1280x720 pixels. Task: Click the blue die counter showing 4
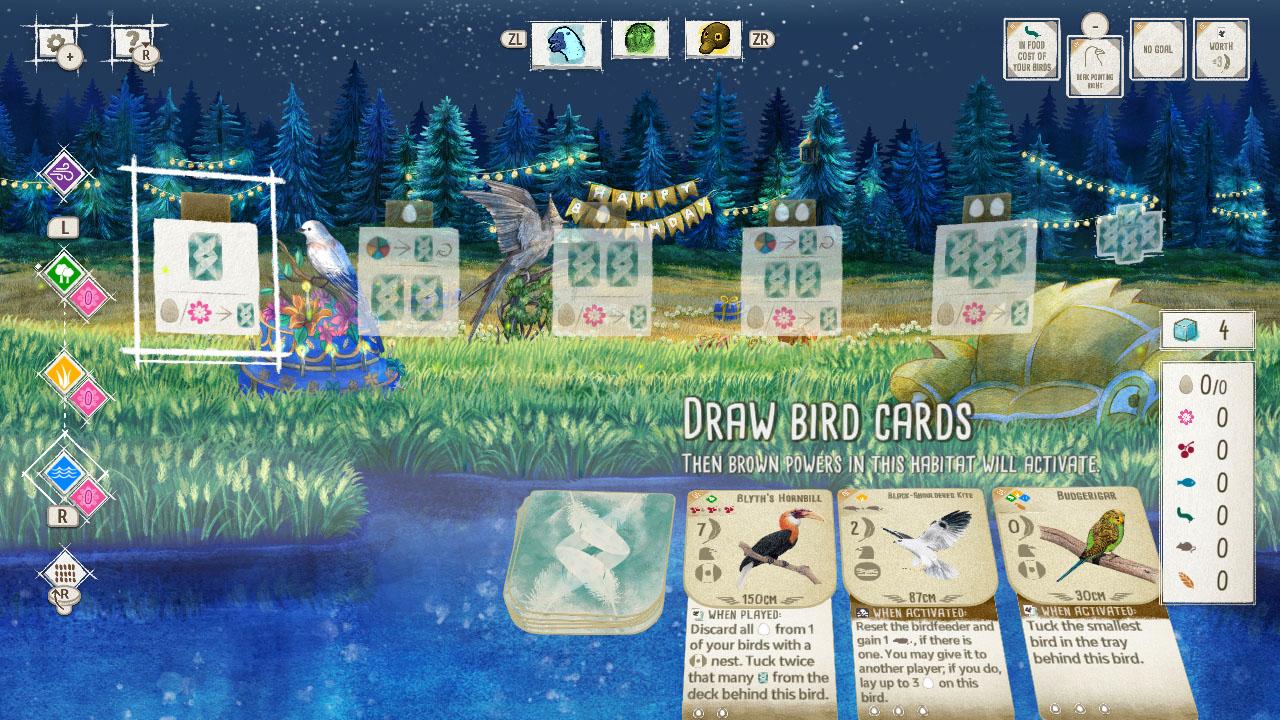coord(1207,330)
